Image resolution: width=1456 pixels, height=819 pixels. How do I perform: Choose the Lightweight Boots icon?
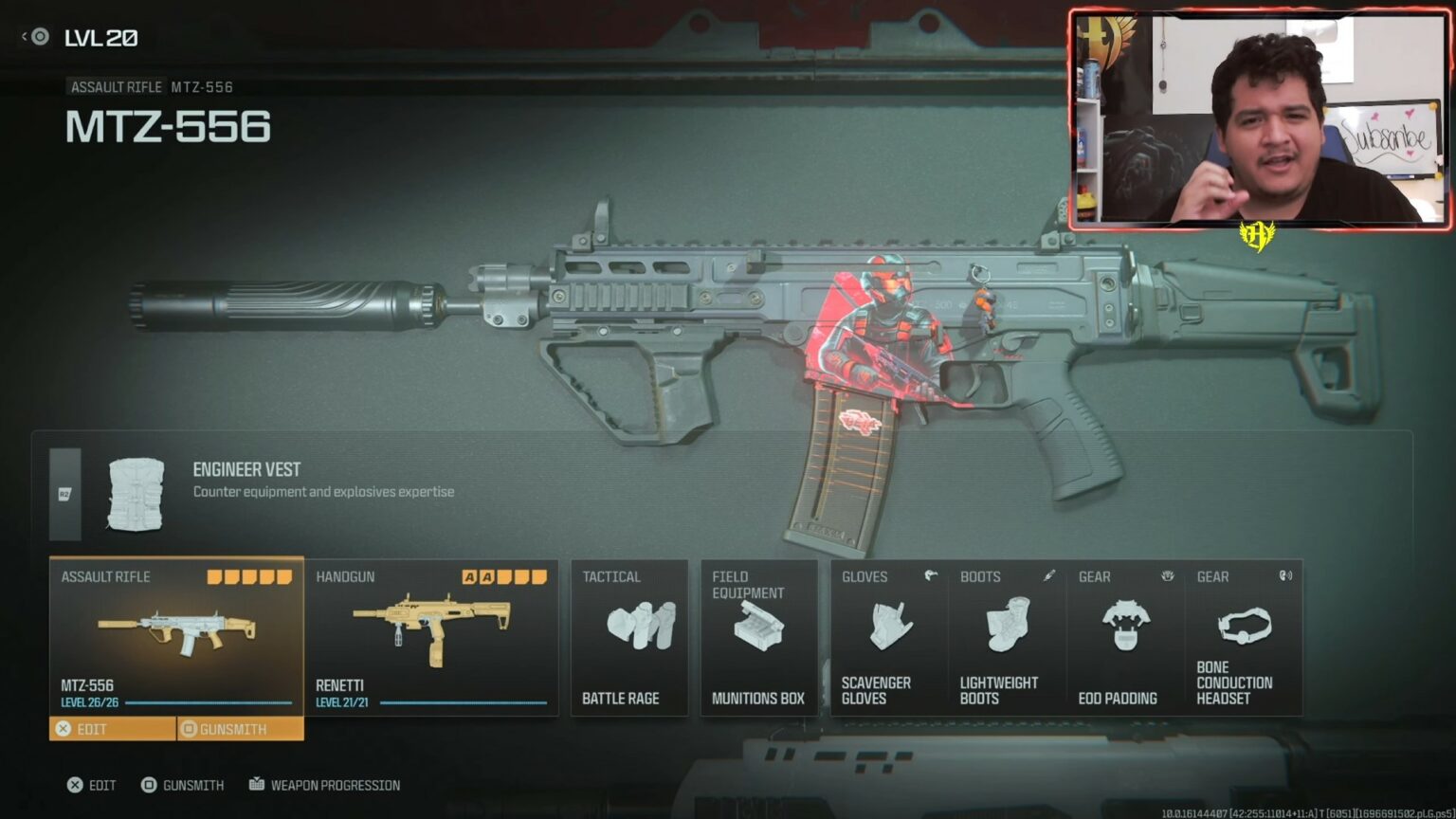(x=1007, y=626)
